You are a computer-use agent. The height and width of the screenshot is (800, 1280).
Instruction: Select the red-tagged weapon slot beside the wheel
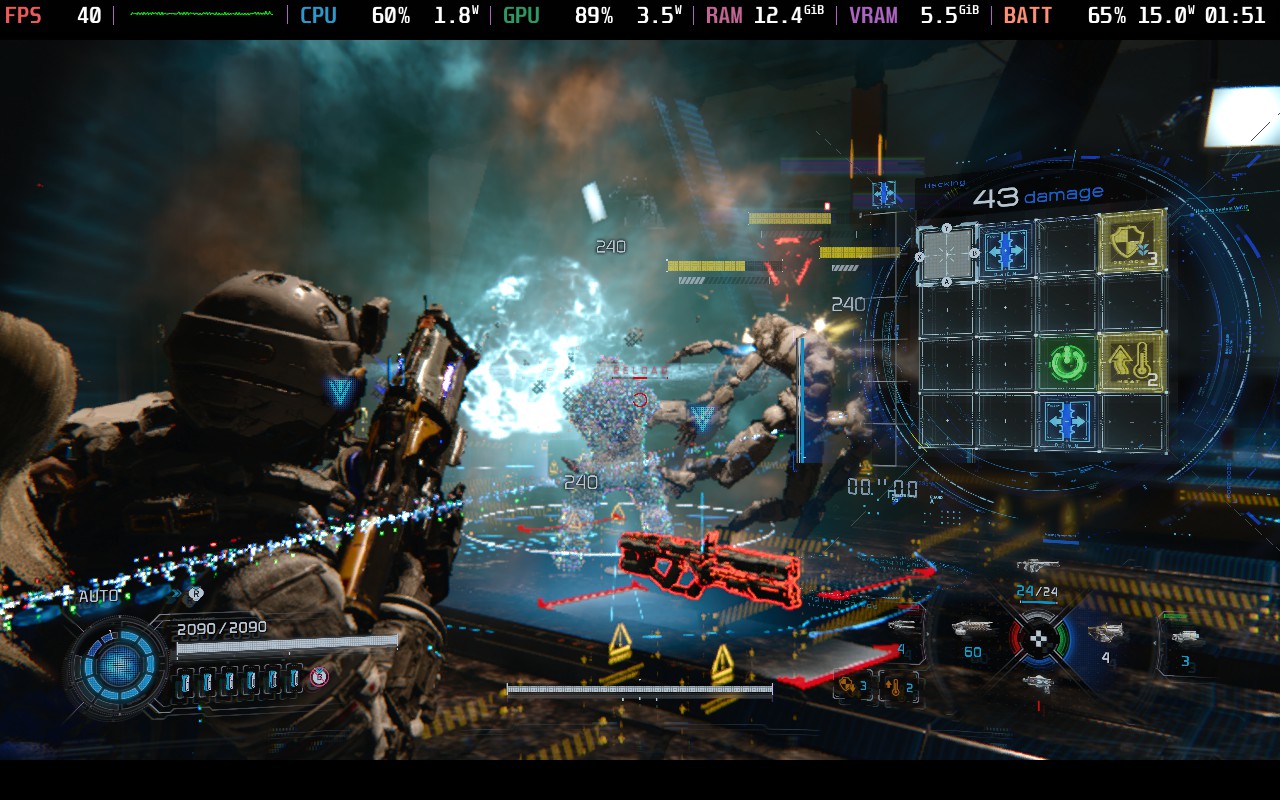point(903,630)
